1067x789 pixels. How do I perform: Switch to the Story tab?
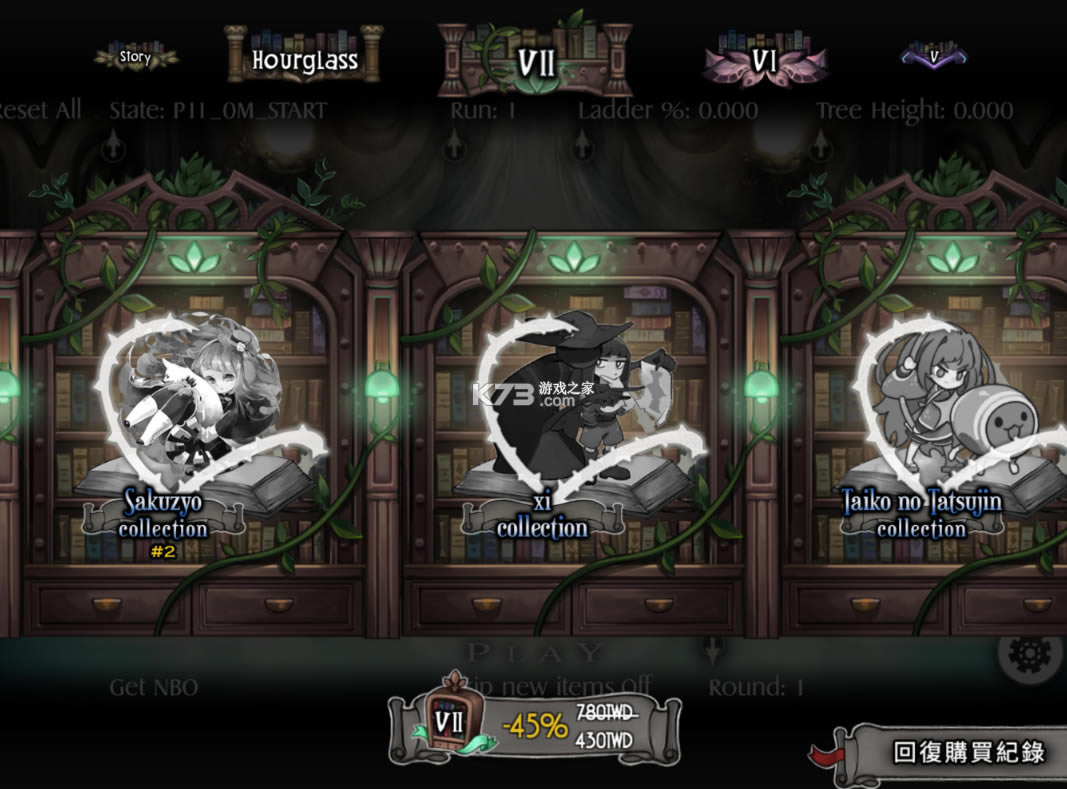coord(135,57)
